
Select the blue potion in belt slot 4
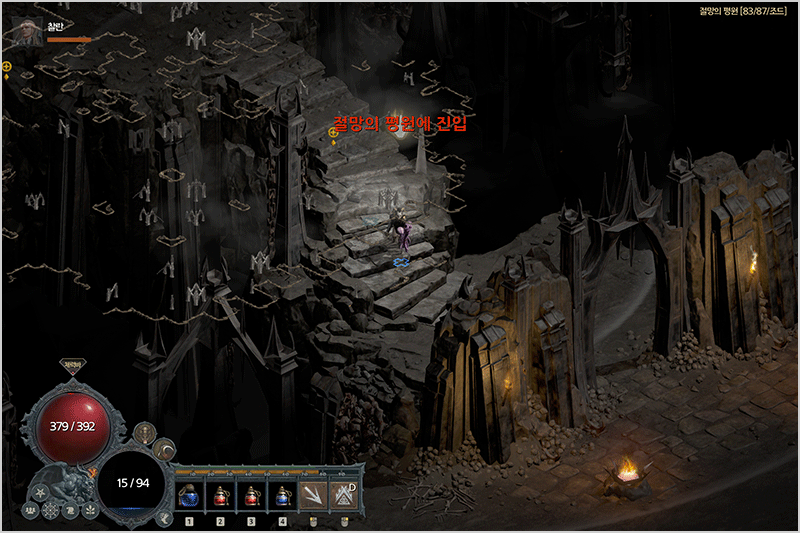tap(284, 496)
